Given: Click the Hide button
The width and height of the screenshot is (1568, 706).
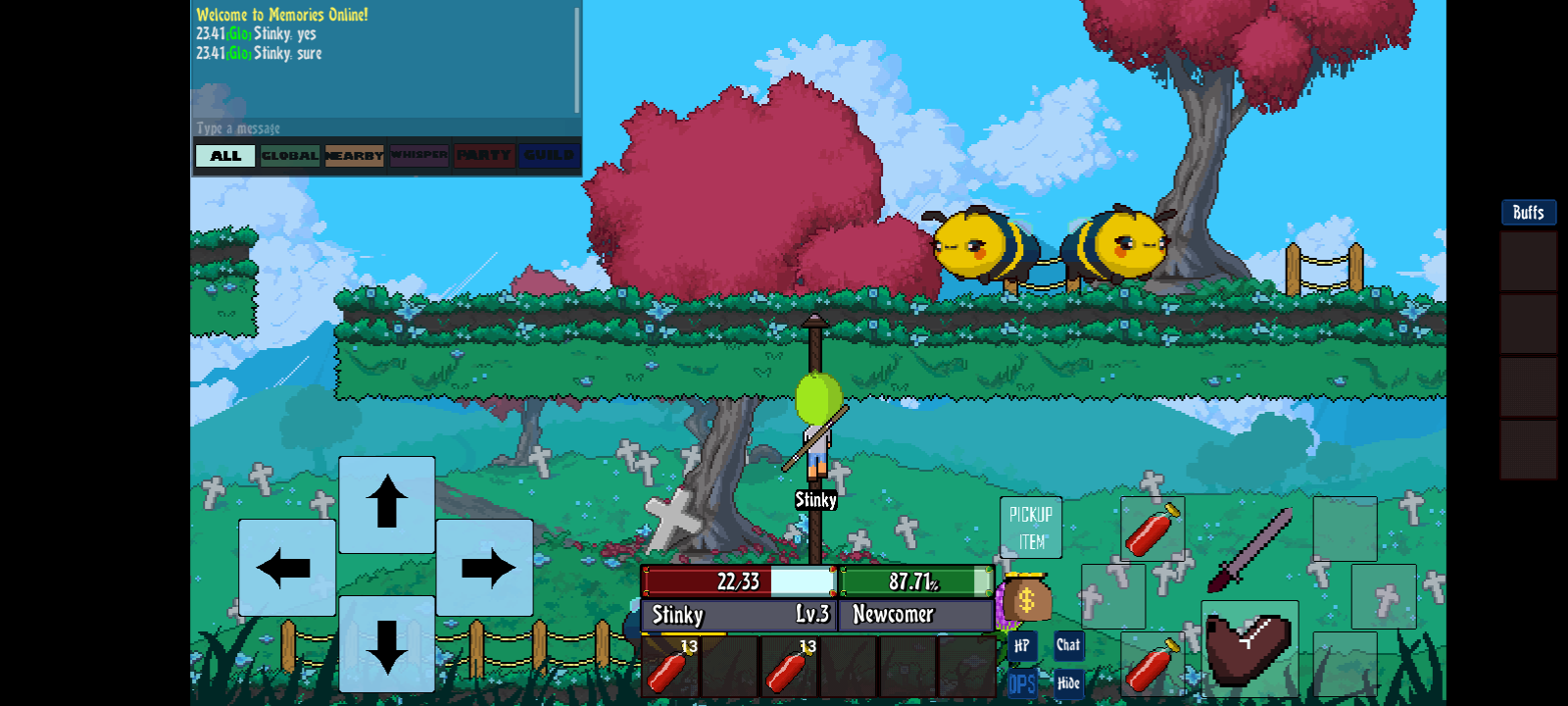Looking at the screenshot, I should pos(1068,683).
